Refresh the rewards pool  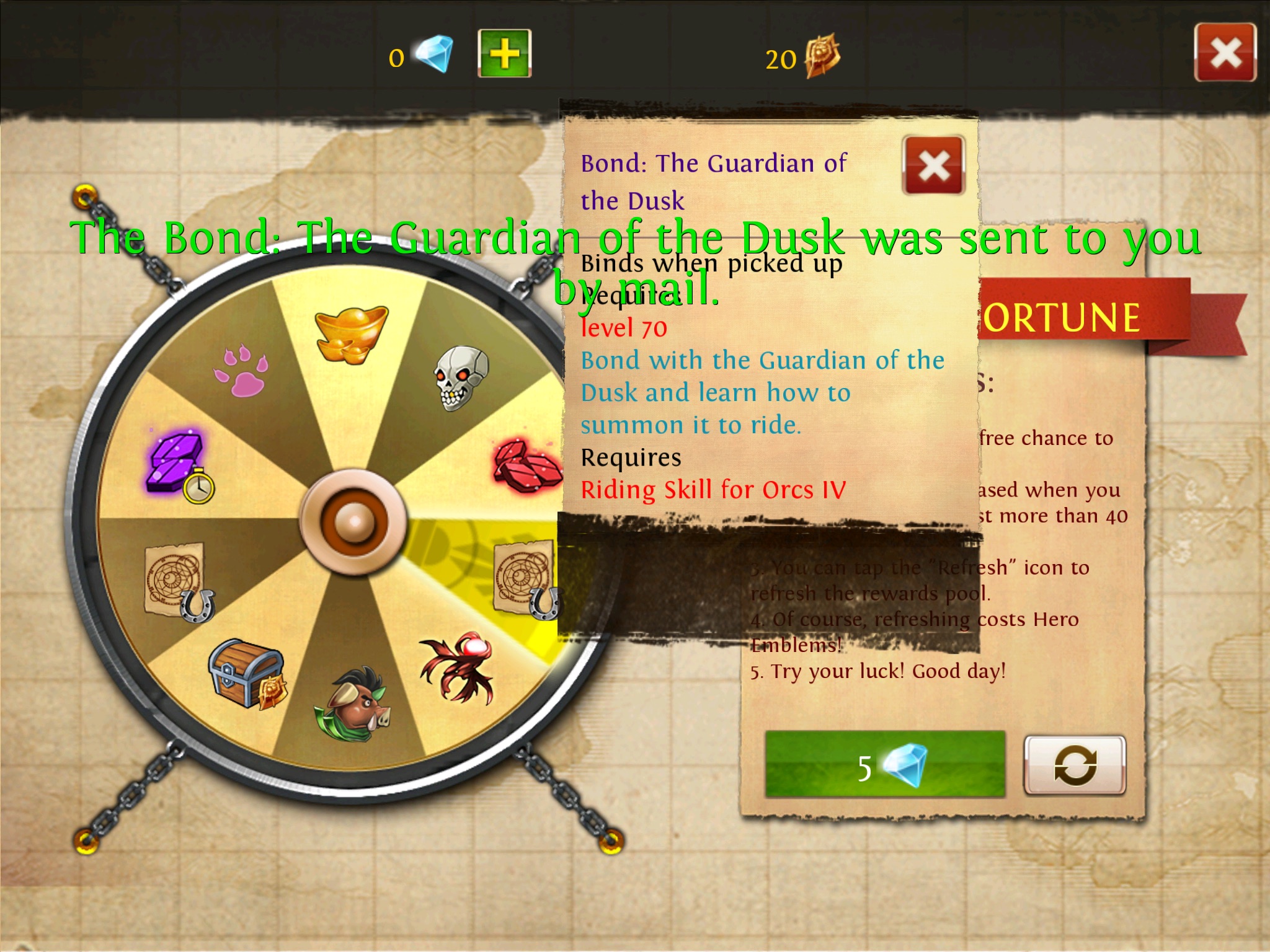pyautogui.click(x=1075, y=765)
